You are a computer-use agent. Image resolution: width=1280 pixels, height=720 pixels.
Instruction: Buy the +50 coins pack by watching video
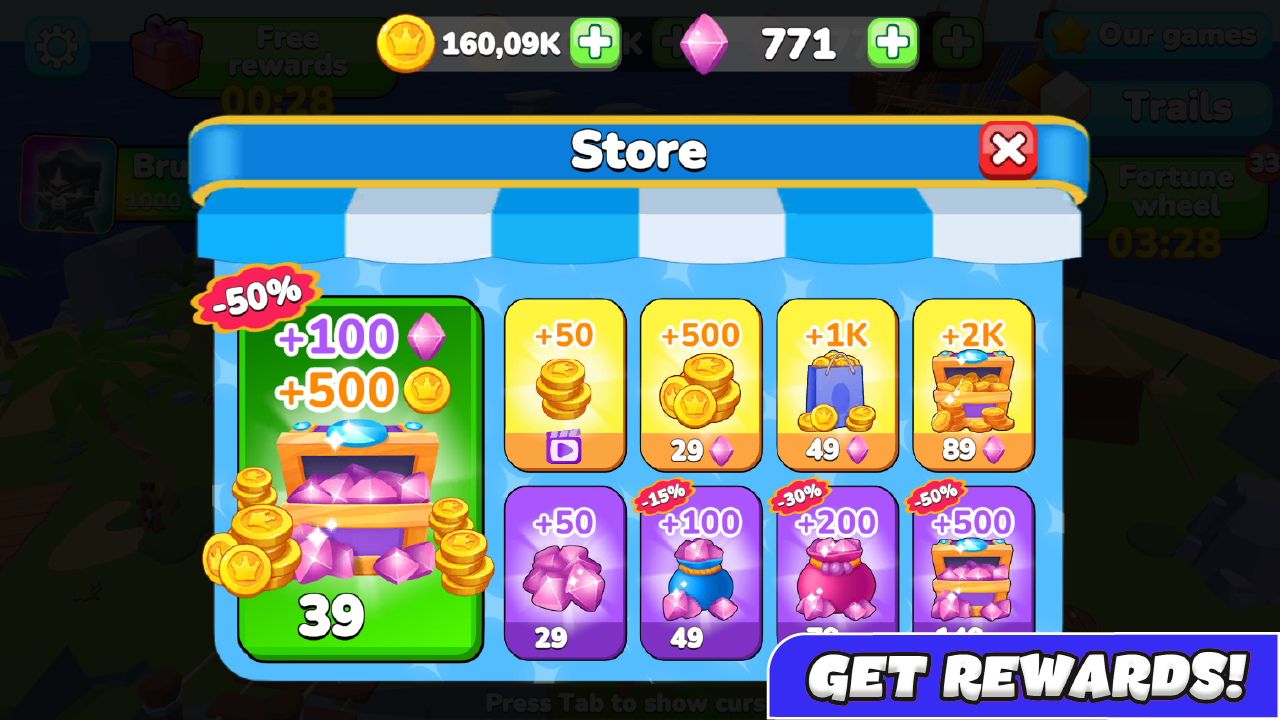tap(565, 385)
